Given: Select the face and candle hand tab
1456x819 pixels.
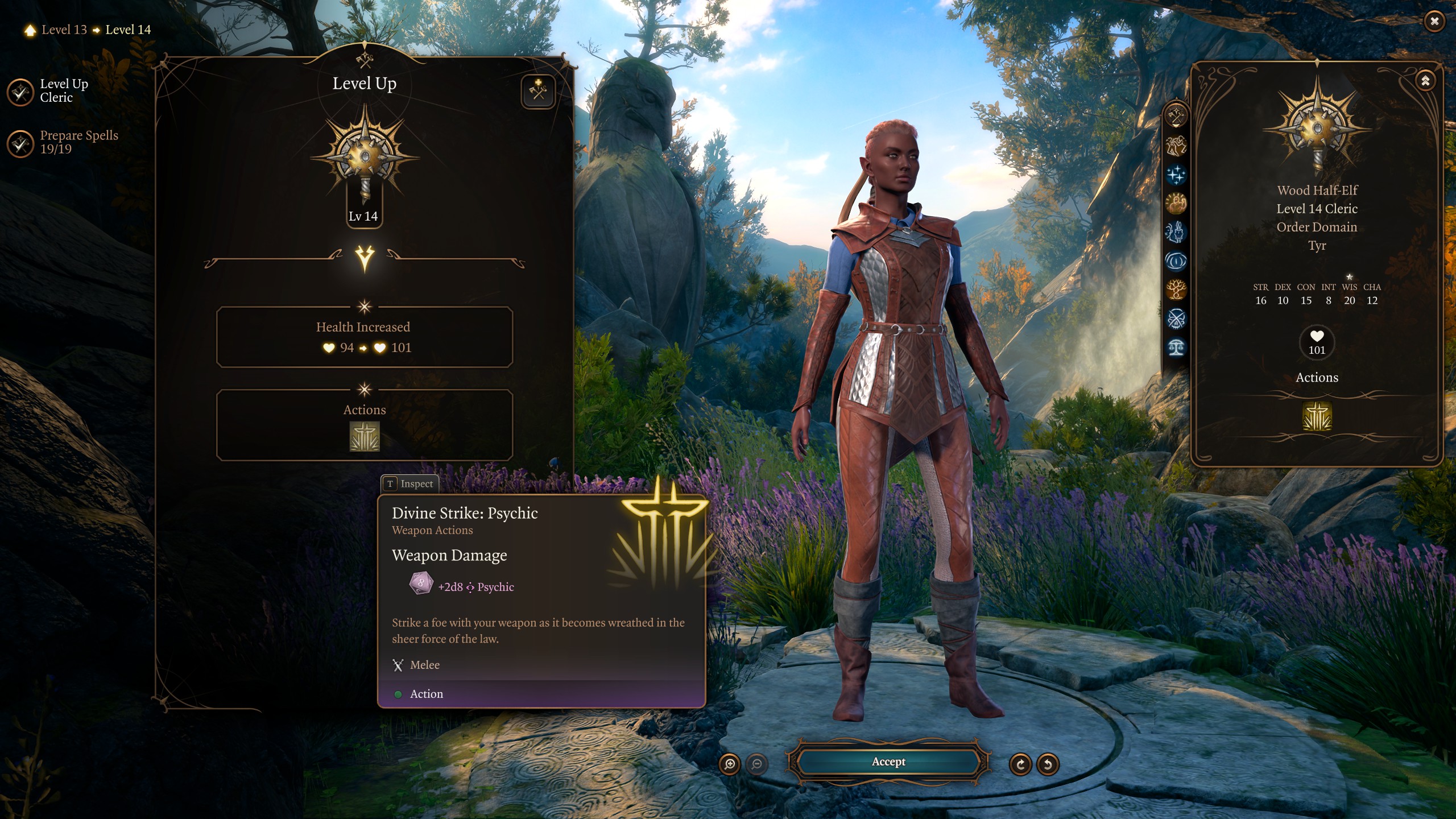Looking at the screenshot, I should 1176,232.
